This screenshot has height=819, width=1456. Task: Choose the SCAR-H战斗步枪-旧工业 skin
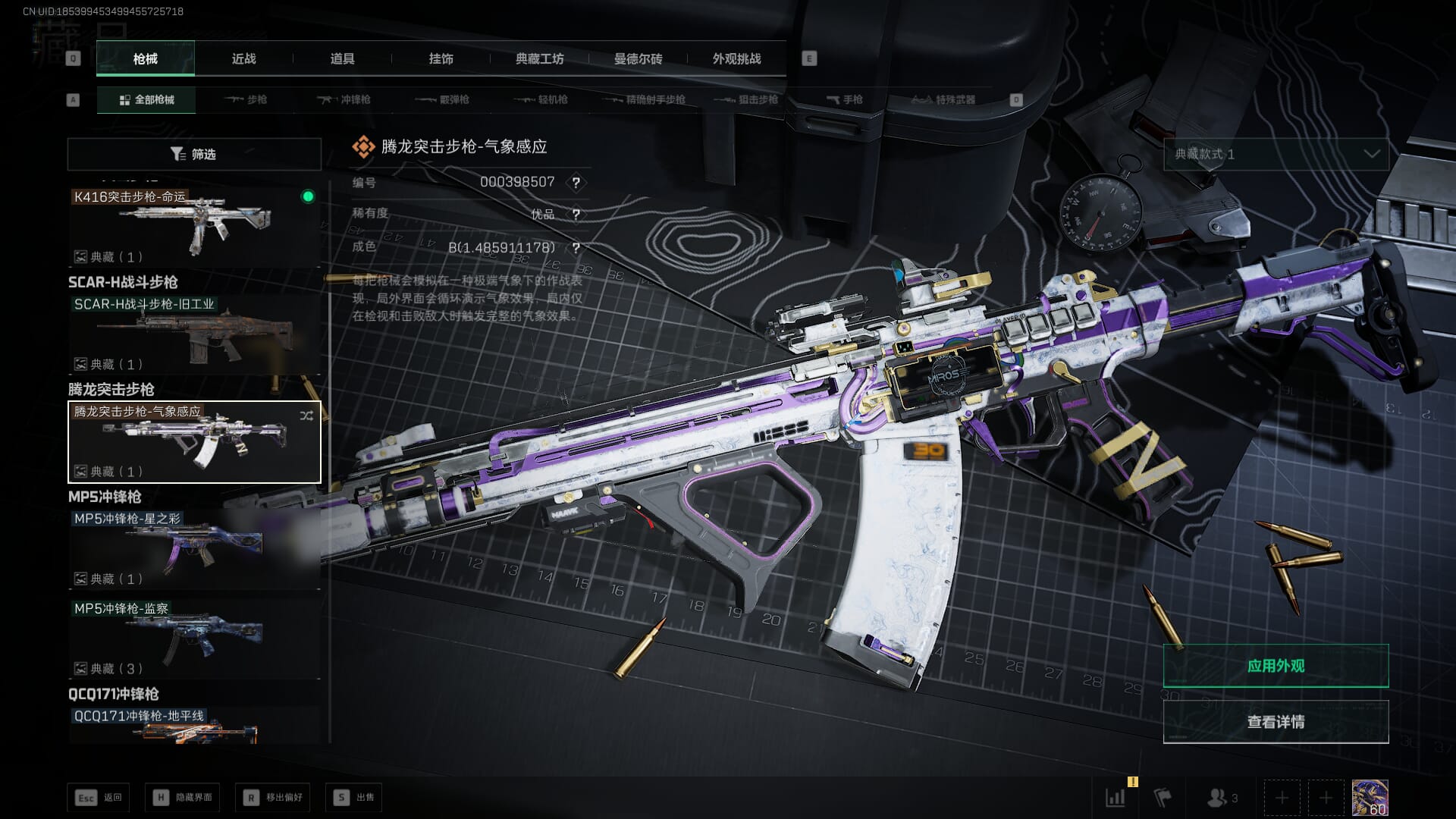[x=194, y=334]
